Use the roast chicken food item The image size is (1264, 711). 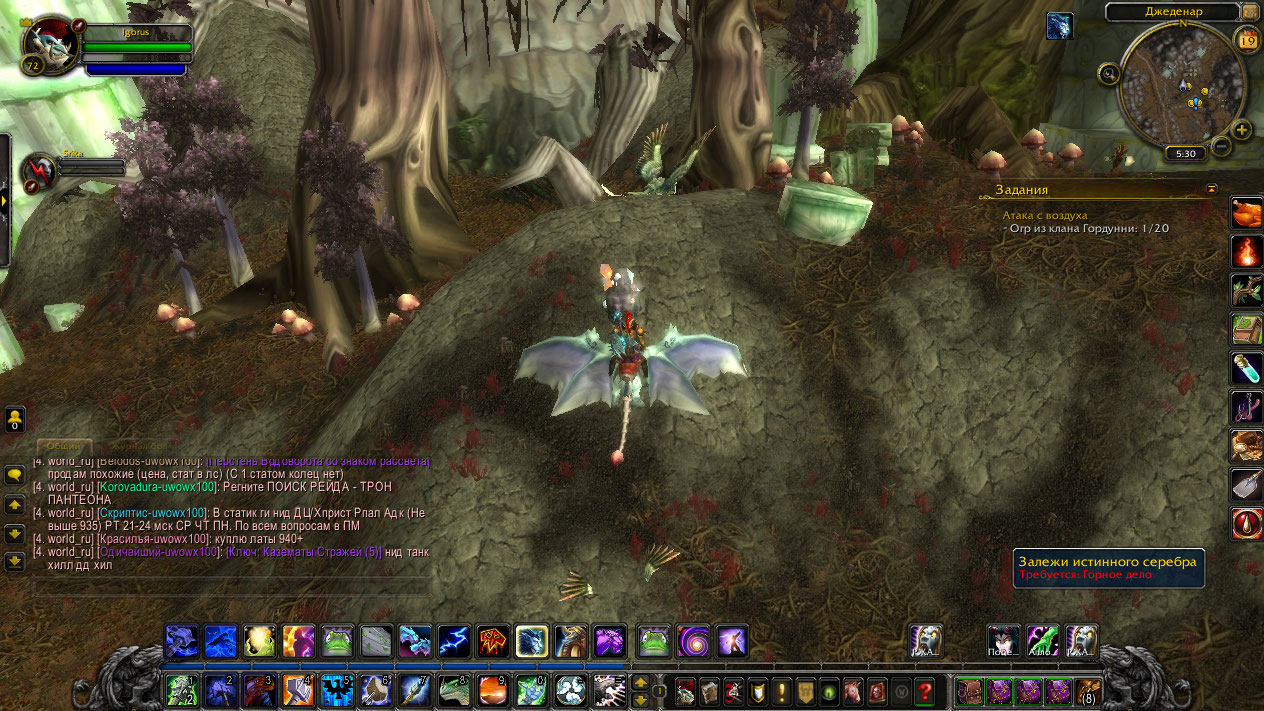[x=1246, y=212]
